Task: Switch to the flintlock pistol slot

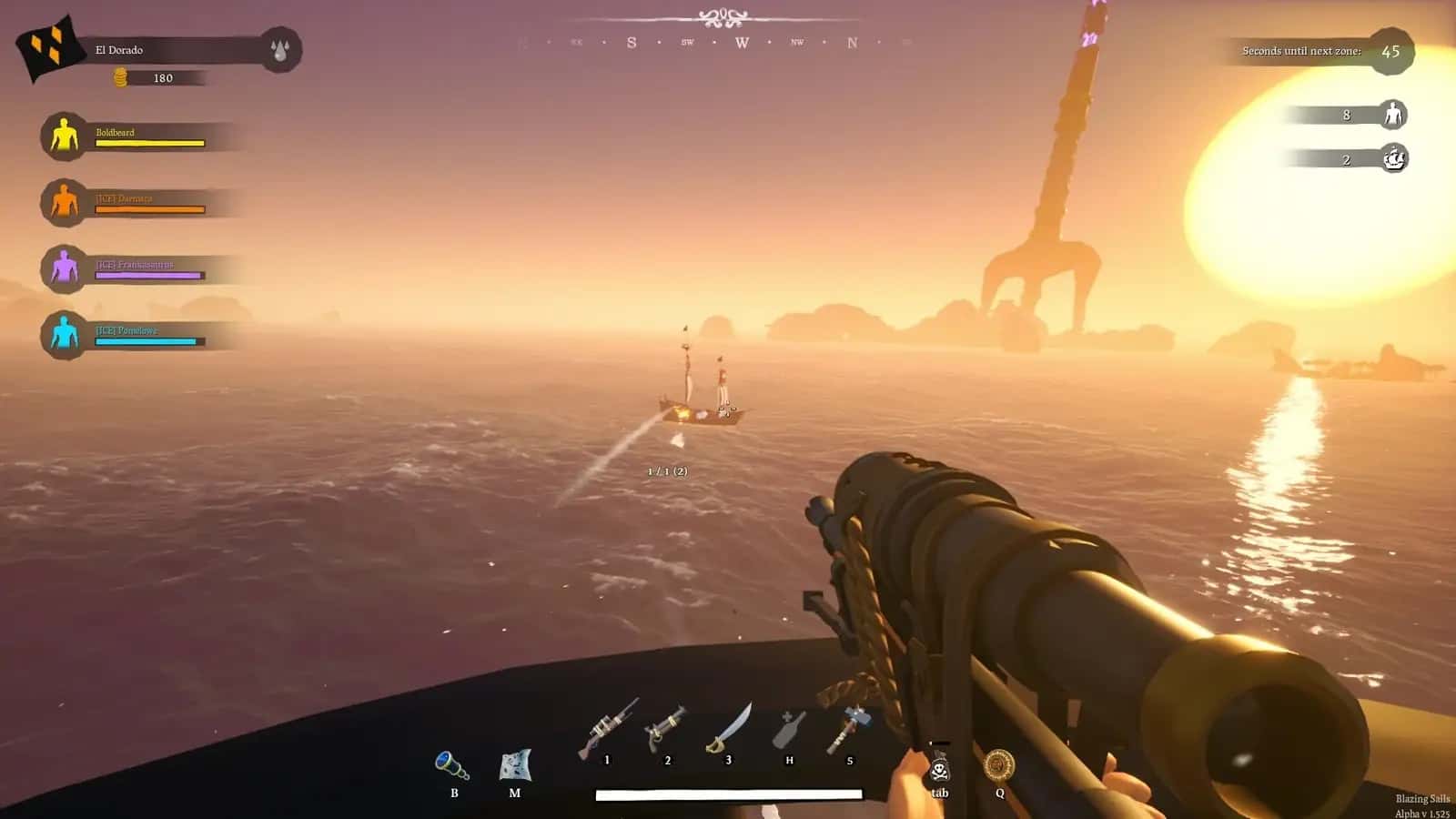Action: 665,730
